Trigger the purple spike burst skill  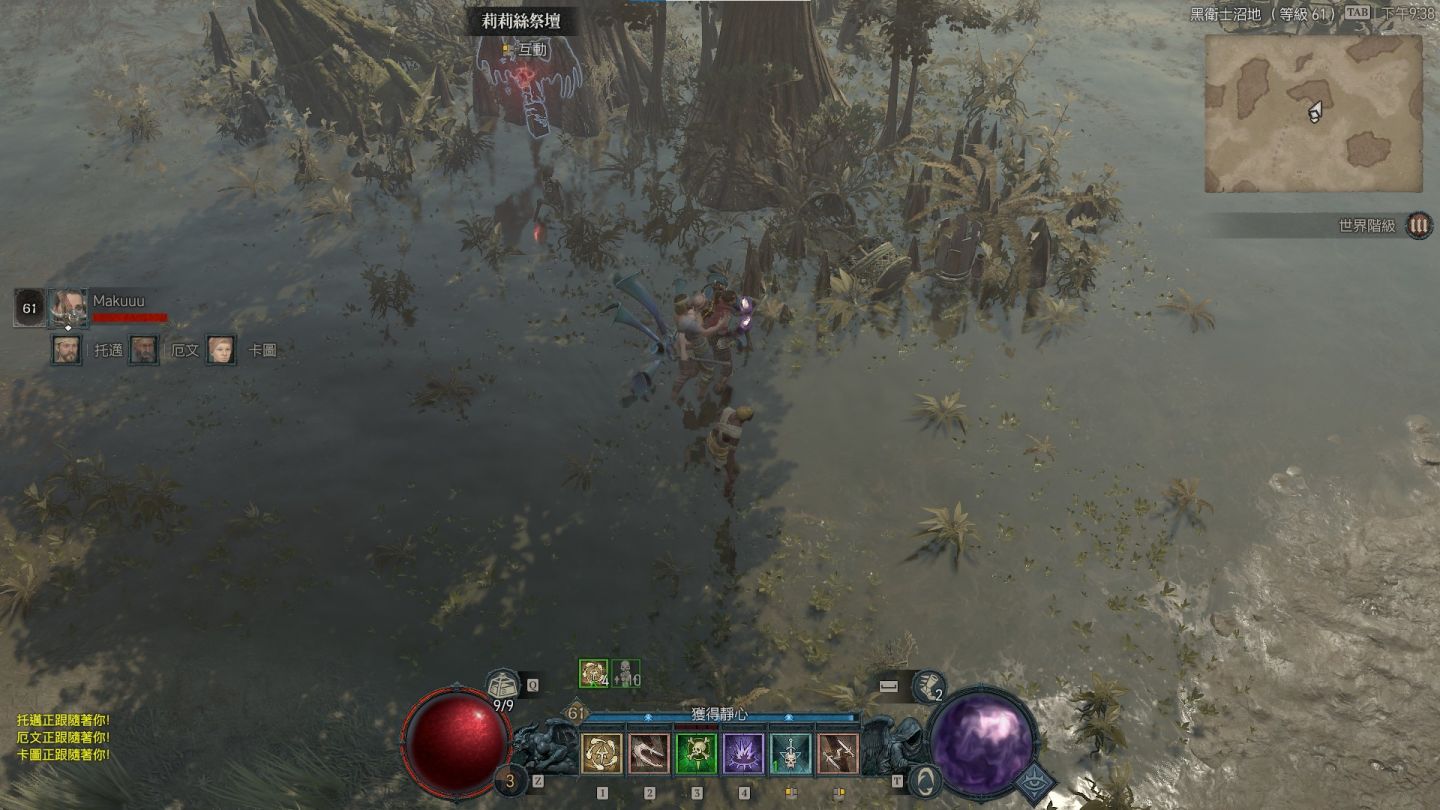click(743, 754)
